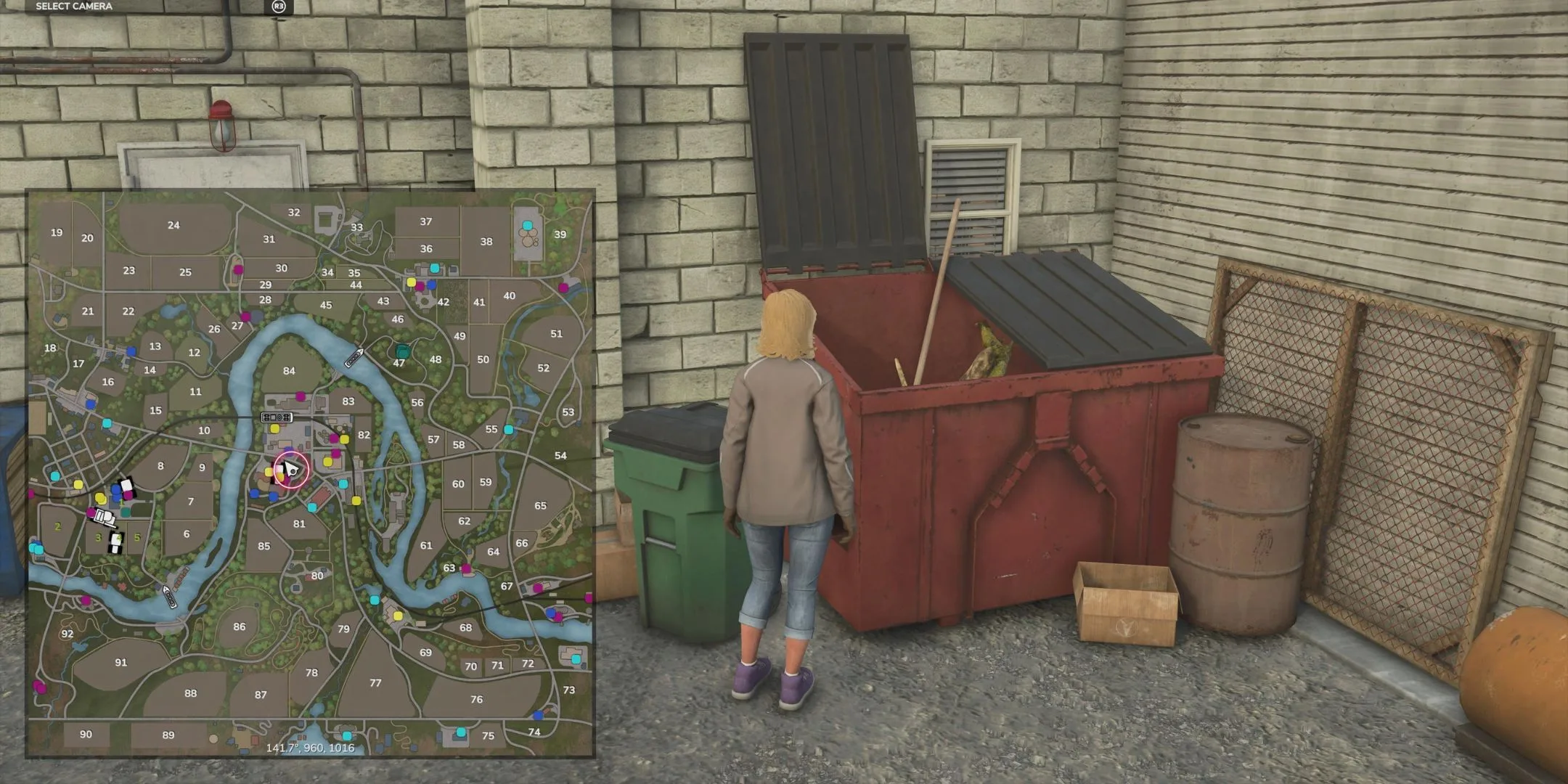
Task: Select the boat icon near field 6
Action: pyautogui.click(x=169, y=597)
